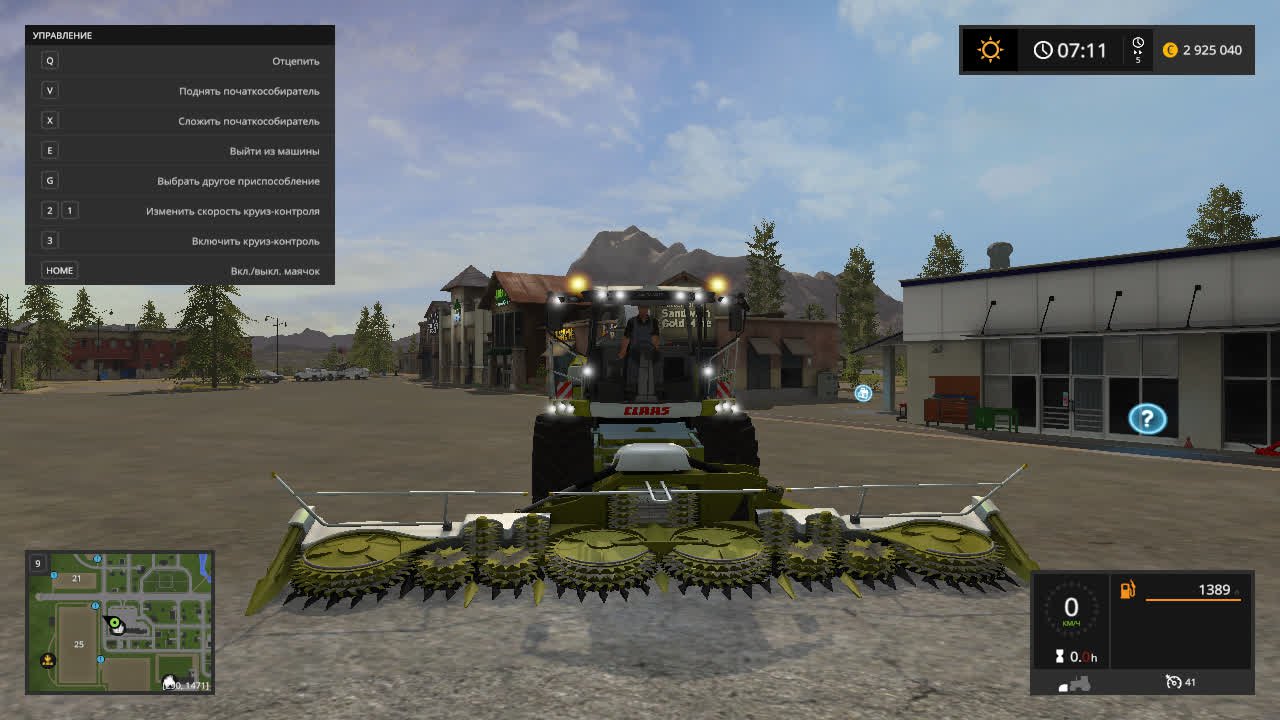Click the clock icon beside 07:11
1280x720 pixels.
point(1043,50)
